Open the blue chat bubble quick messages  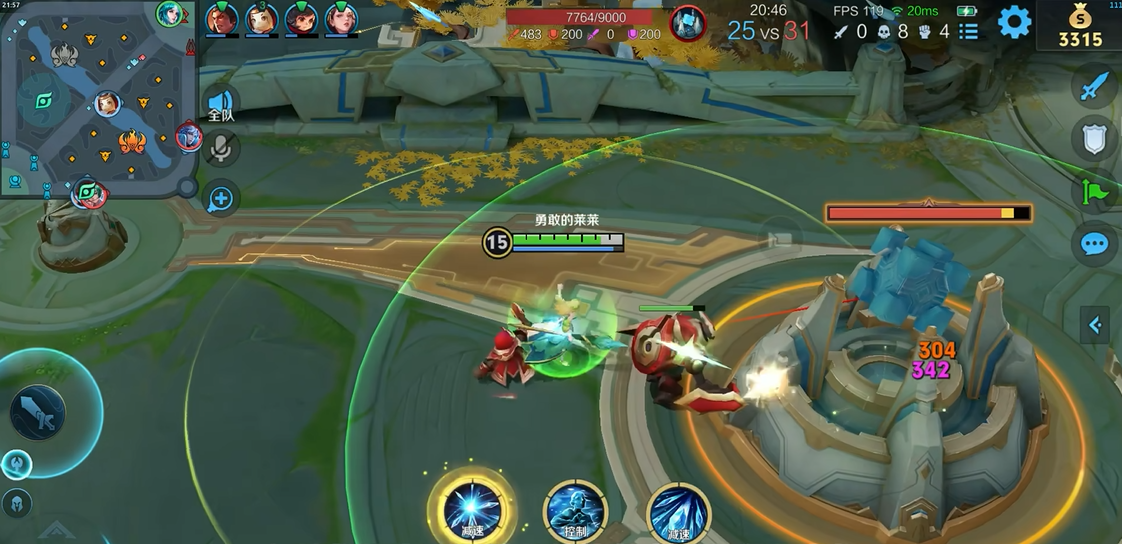(1094, 244)
